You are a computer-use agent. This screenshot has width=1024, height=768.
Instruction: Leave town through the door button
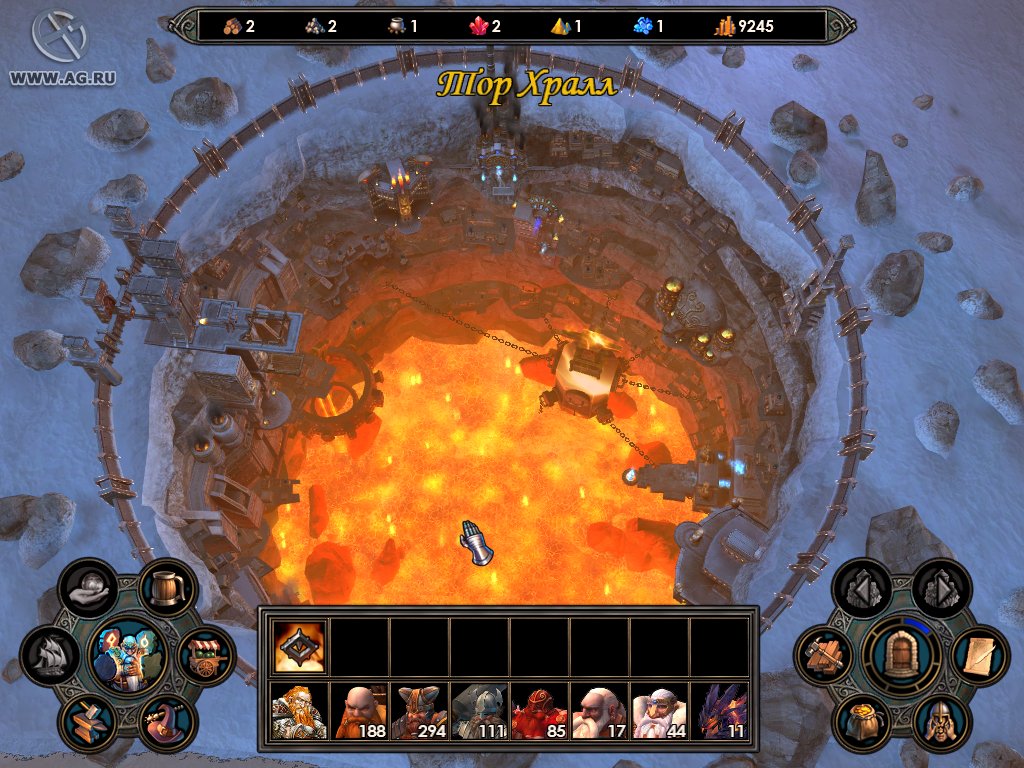pyautogui.click(x=901, y=655)
